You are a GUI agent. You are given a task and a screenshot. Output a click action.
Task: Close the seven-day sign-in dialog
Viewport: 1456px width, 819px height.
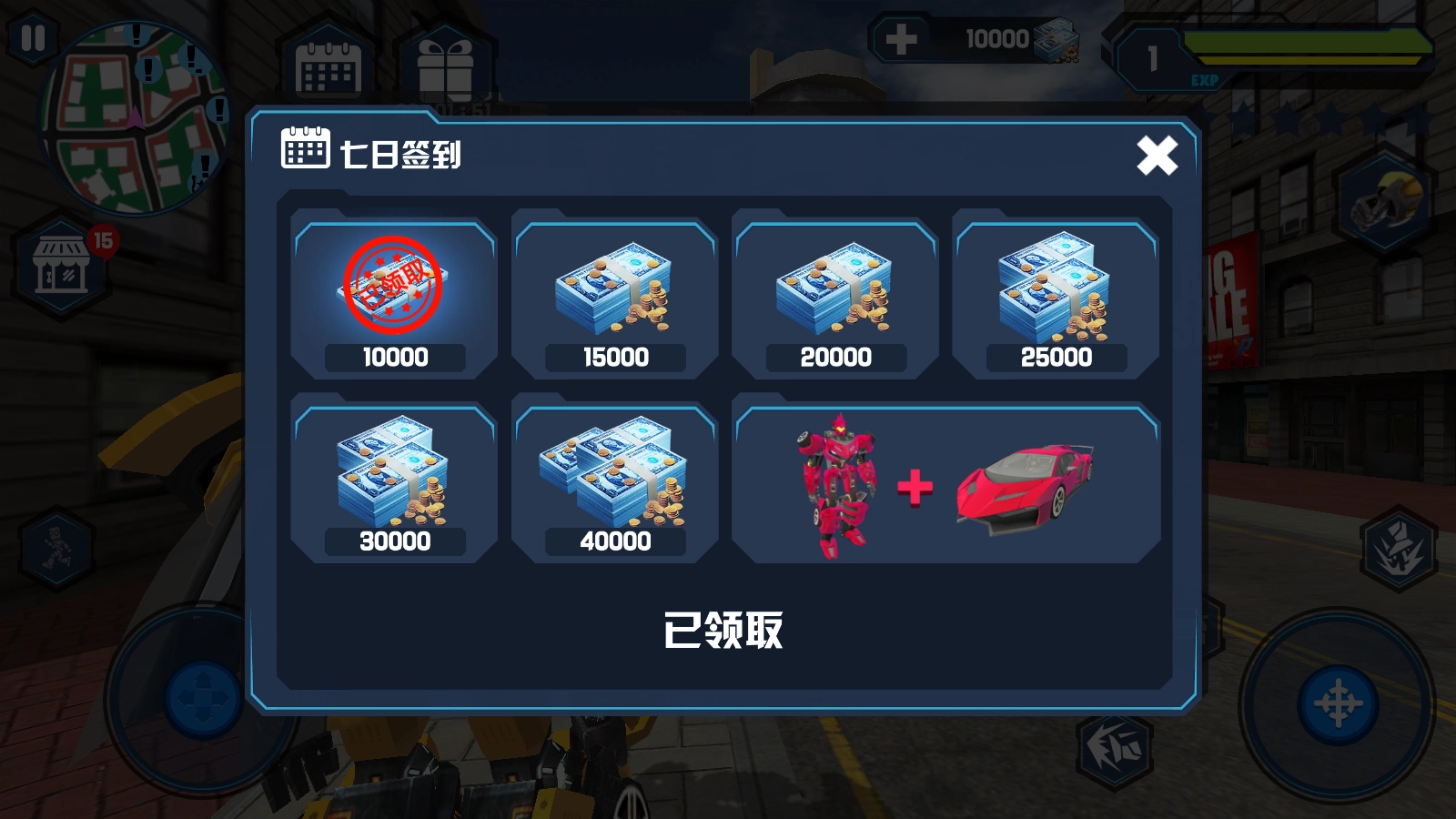pos(1158,155)
